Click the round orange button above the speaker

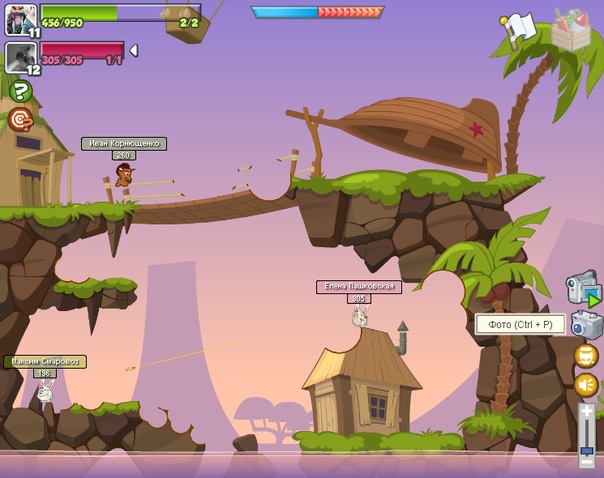(x=586, y=356)
